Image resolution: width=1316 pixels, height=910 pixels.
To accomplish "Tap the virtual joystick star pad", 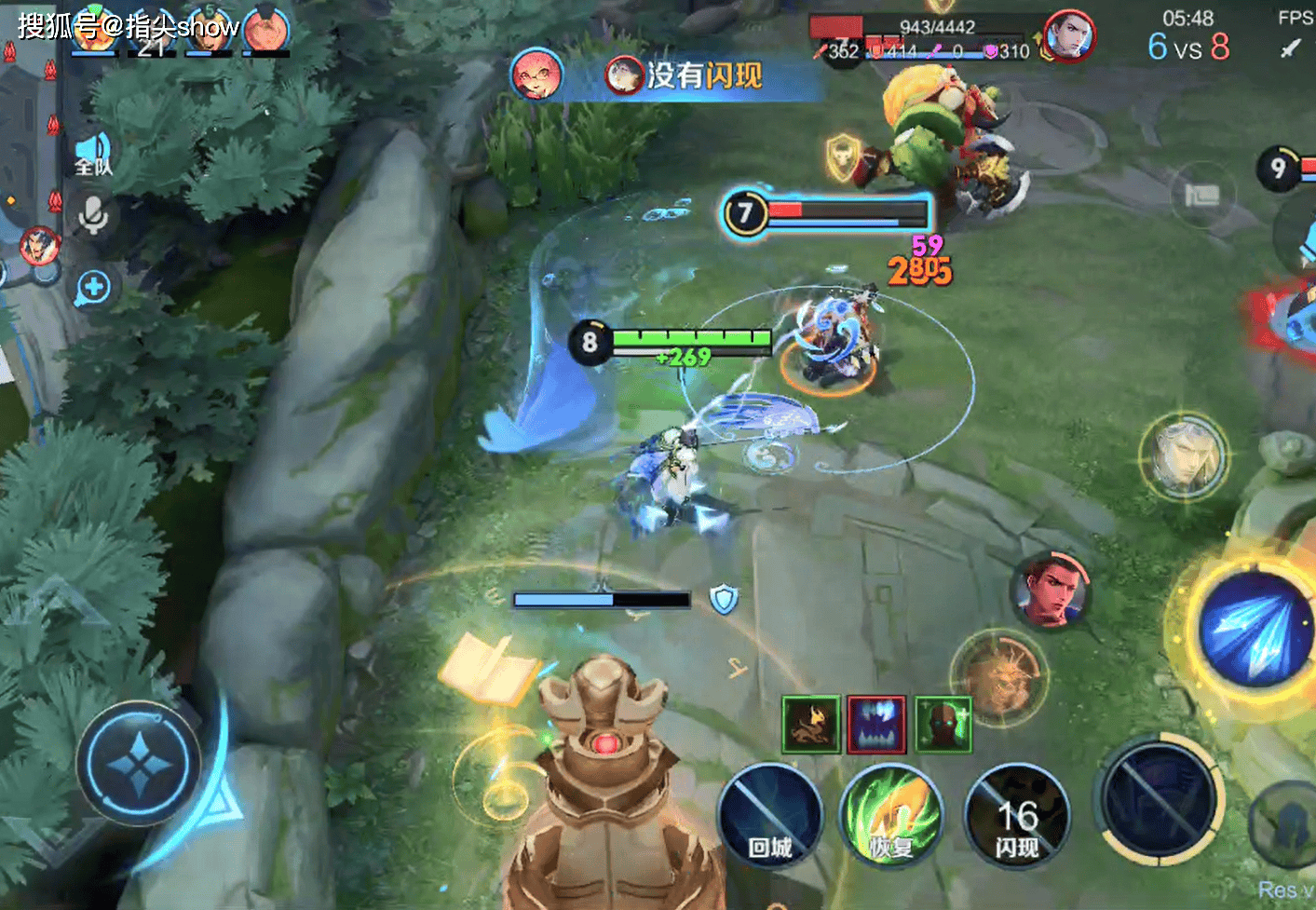I will pos(139,763).
